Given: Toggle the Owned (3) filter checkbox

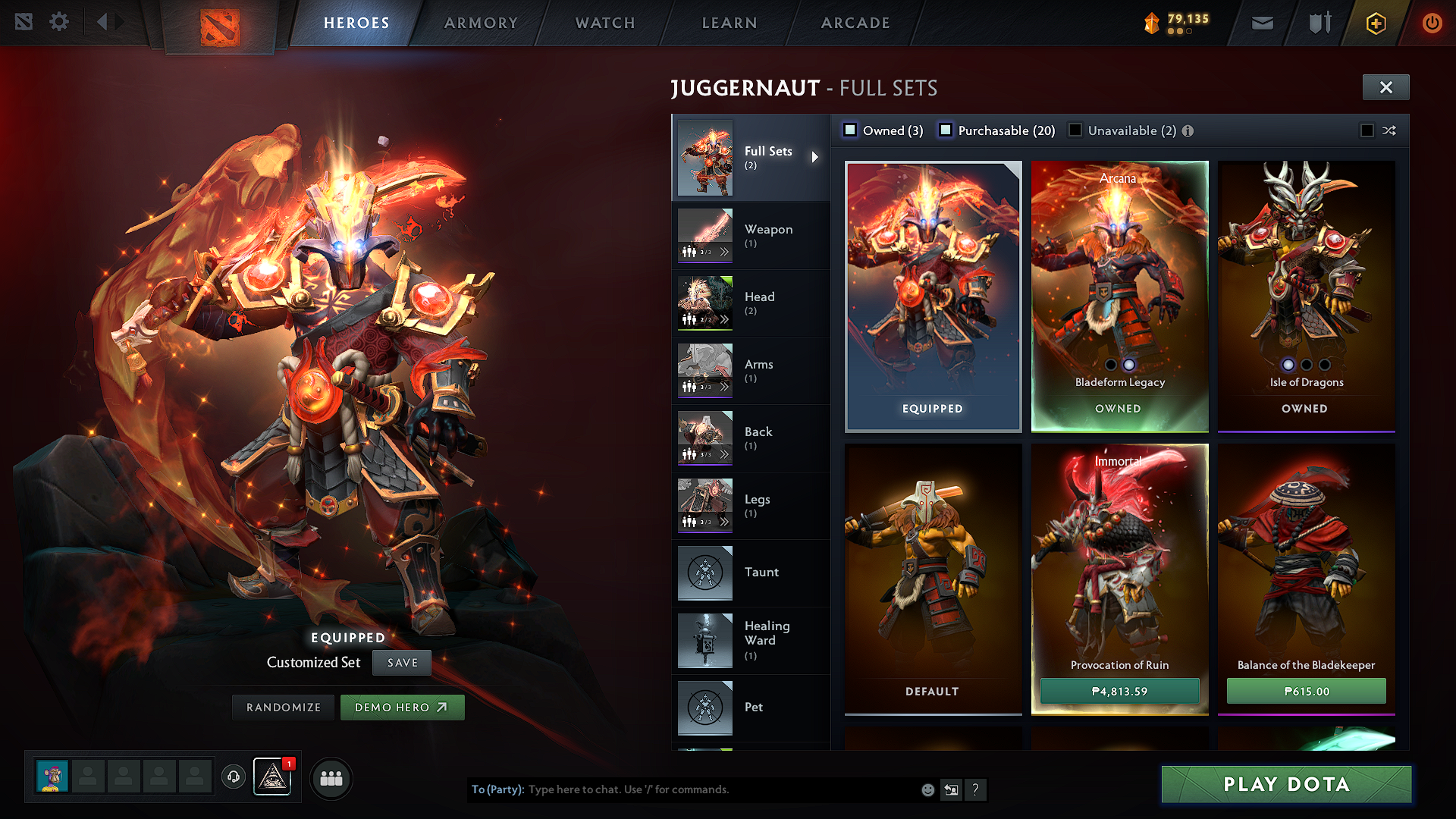Looking at the screenshot, I should (850, 130).
